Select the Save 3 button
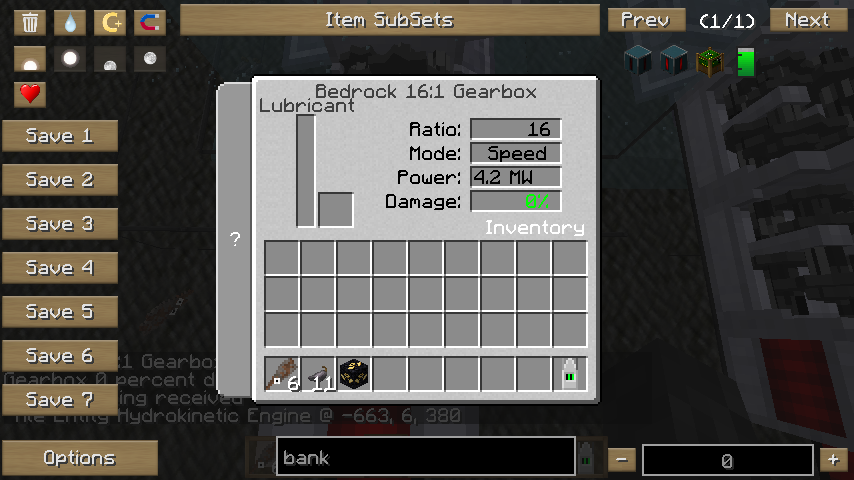854x480 pixels. pos(59,224)
